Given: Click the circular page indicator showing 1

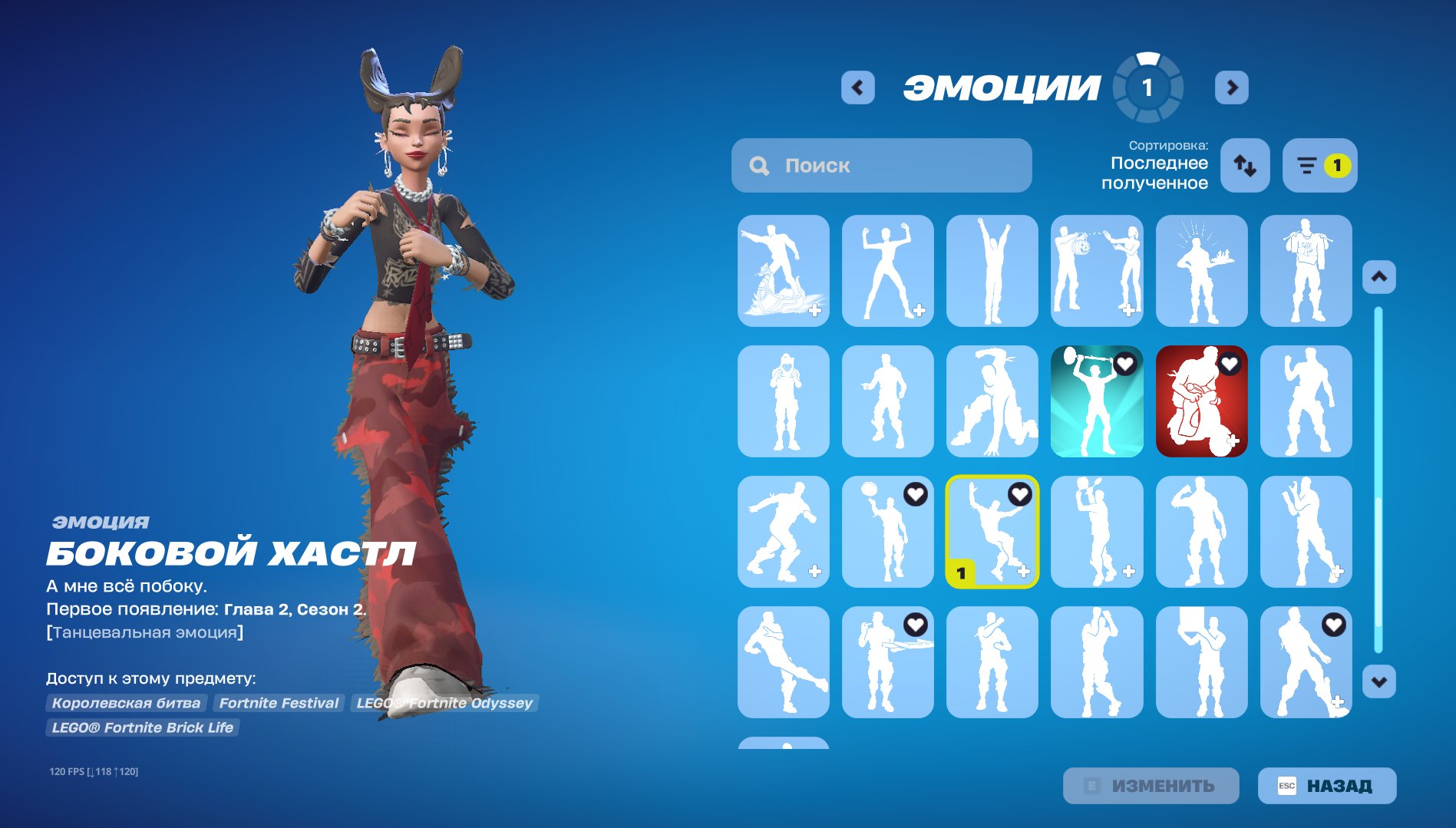Looking at the screenshot, I should 1147,87.
